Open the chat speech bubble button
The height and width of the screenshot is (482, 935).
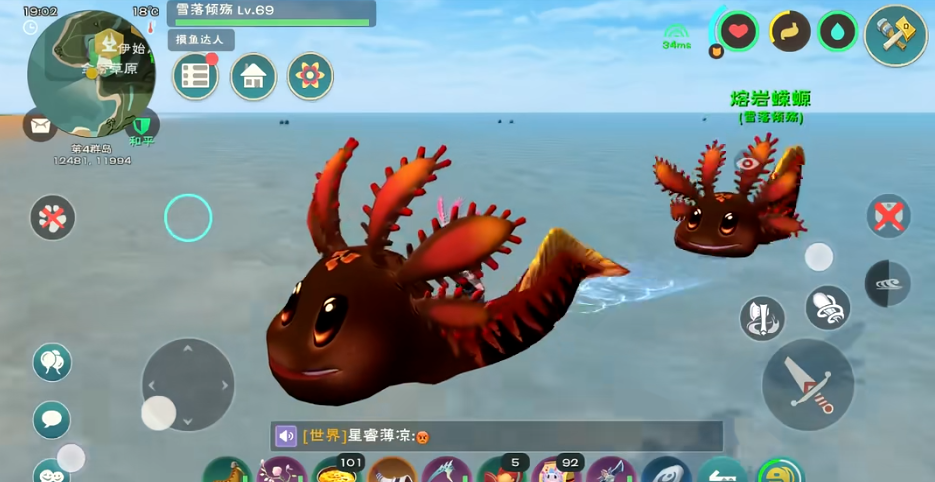click(x=52, y=419)
